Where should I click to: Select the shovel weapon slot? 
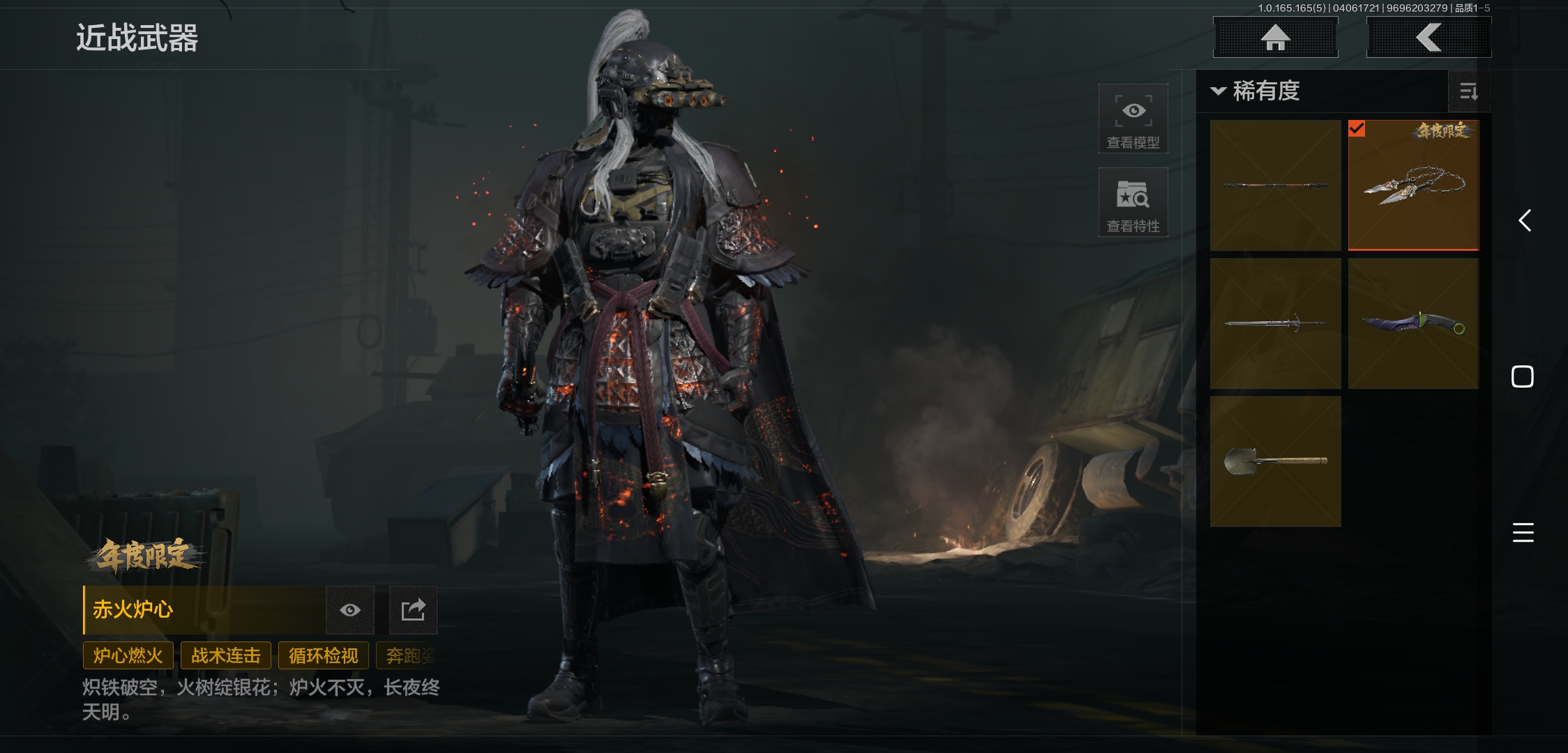coord(1275,462)
